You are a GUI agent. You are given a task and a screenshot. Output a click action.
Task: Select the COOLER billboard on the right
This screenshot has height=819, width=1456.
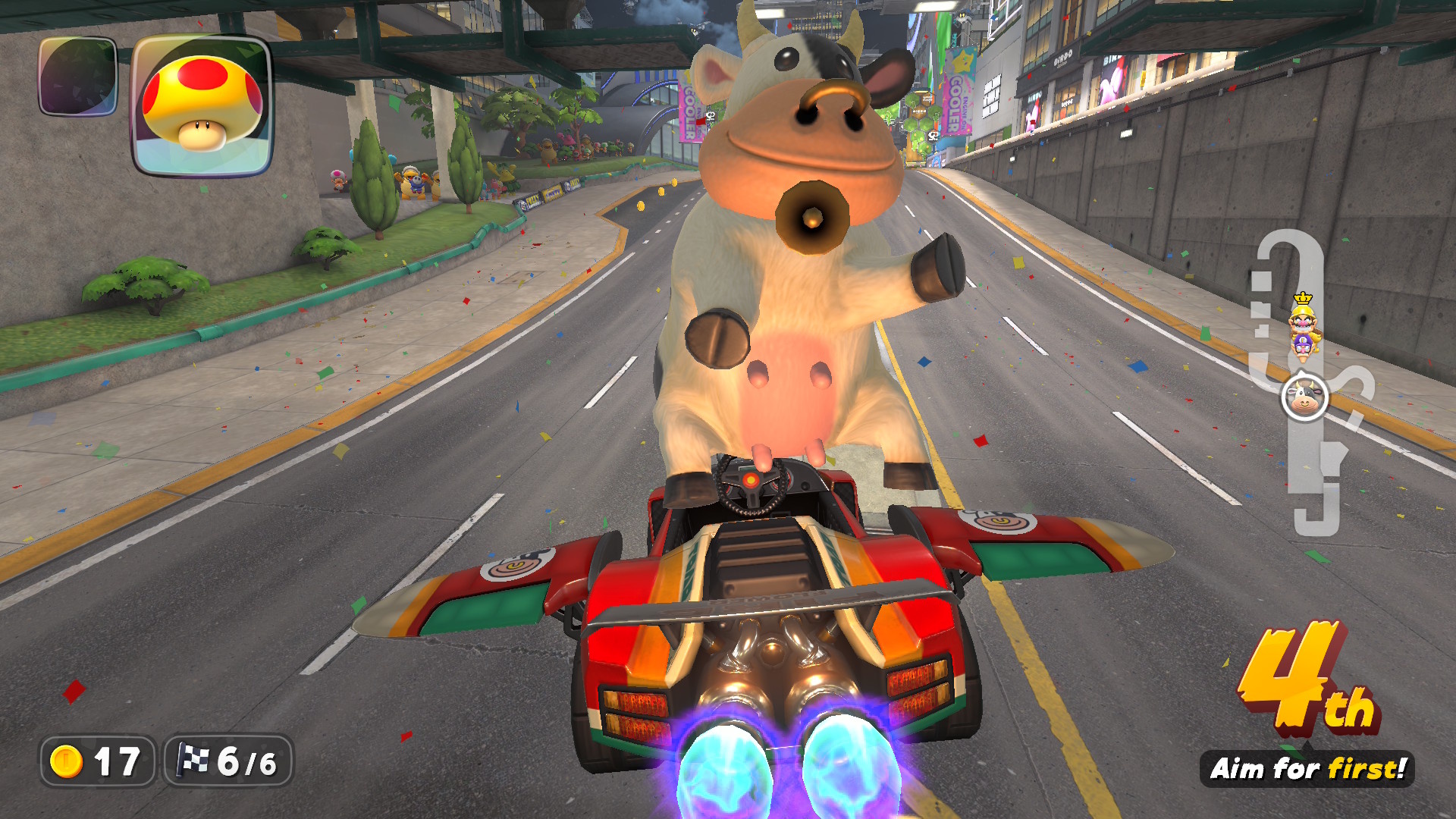click(957, 95)
